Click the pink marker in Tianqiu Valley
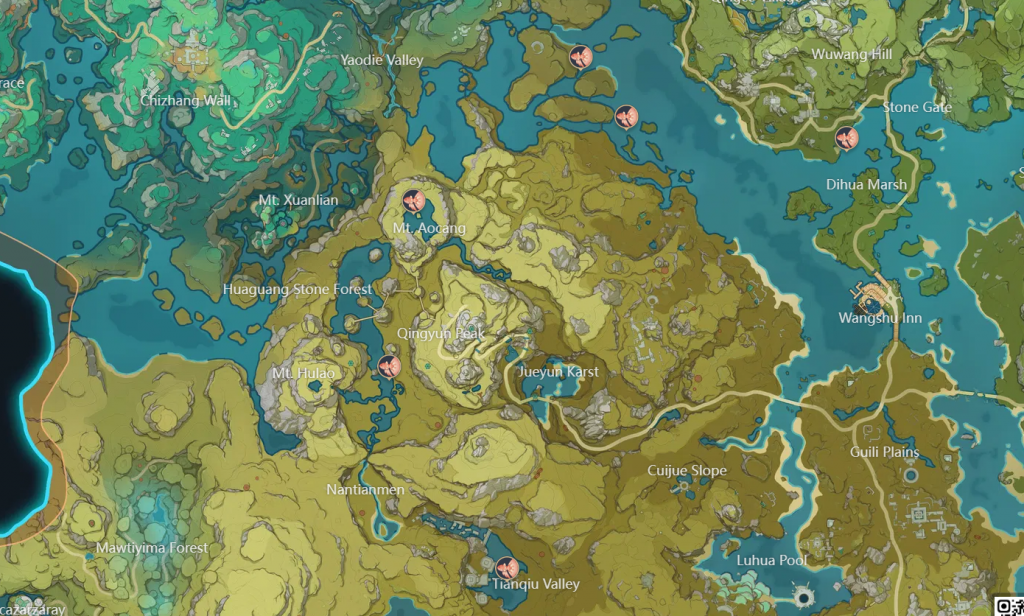 [x=506, y=567]
